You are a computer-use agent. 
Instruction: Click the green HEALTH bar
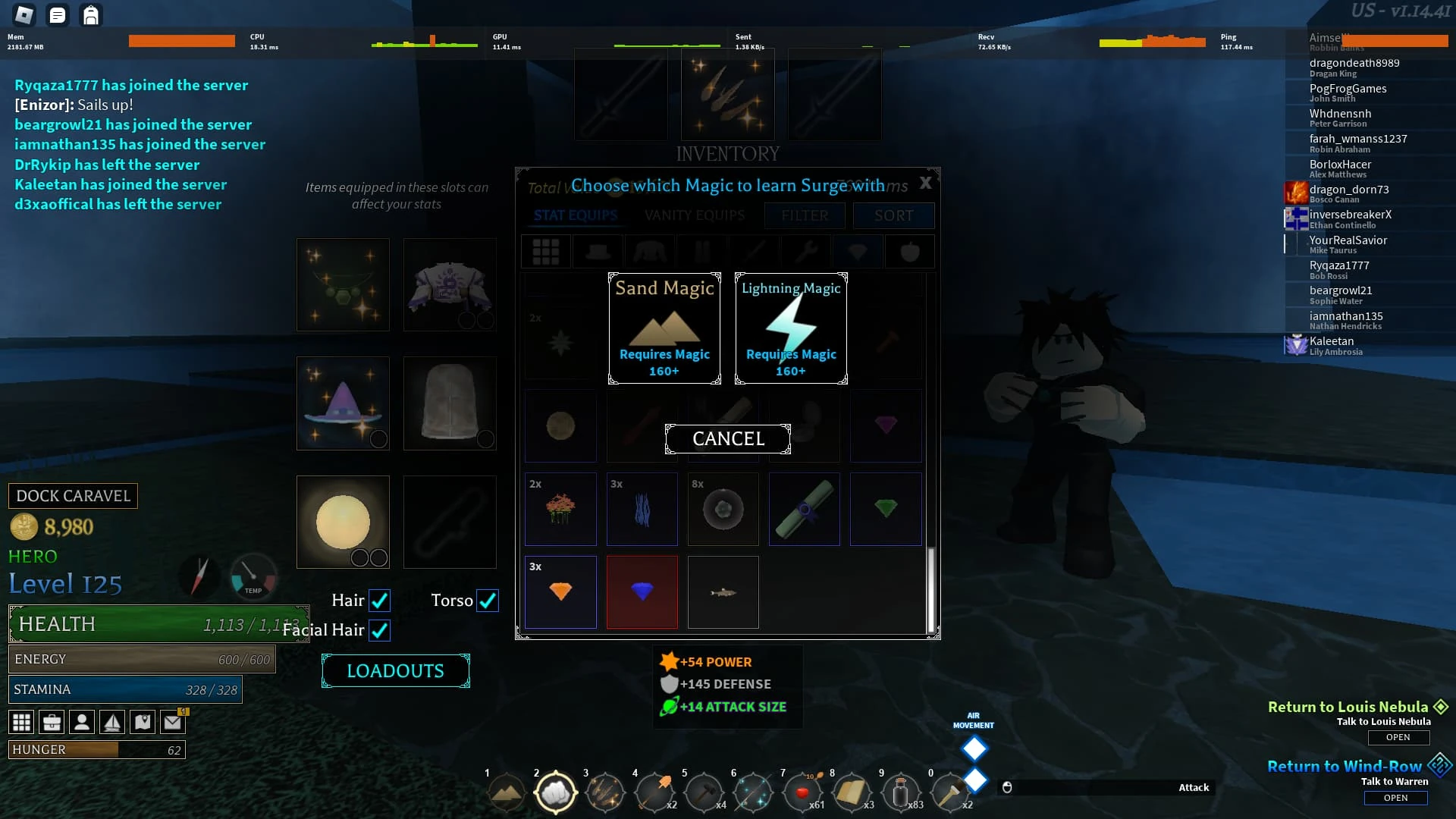pyautogui.click(x=152, y=624)
